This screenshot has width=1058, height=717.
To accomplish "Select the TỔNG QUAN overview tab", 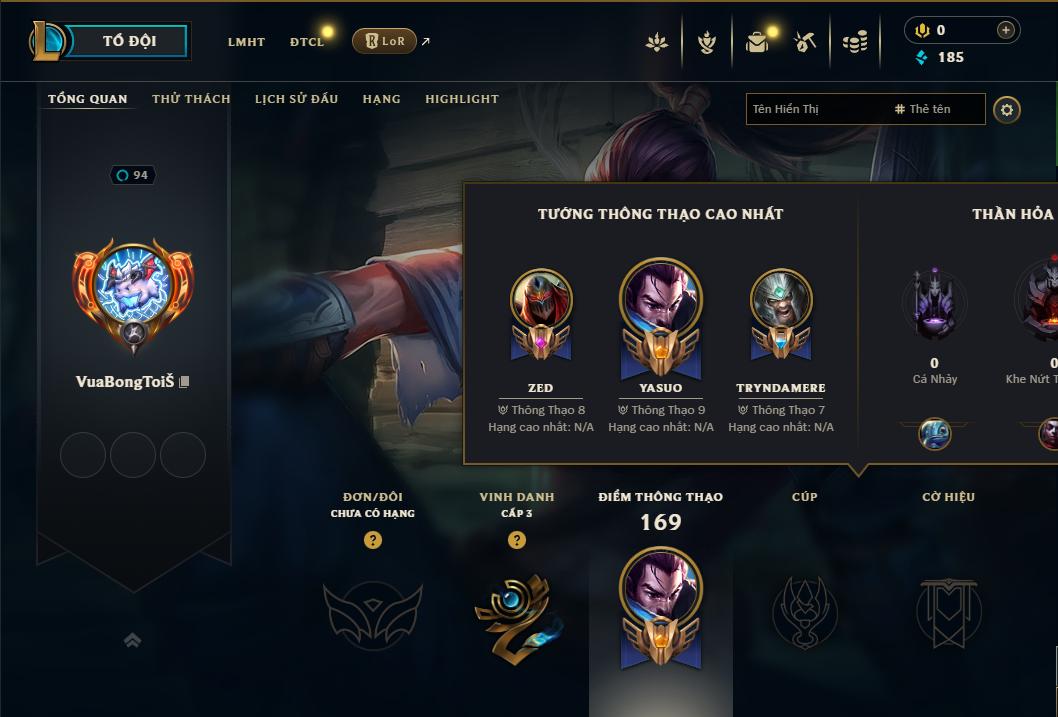I will point(88,99).
